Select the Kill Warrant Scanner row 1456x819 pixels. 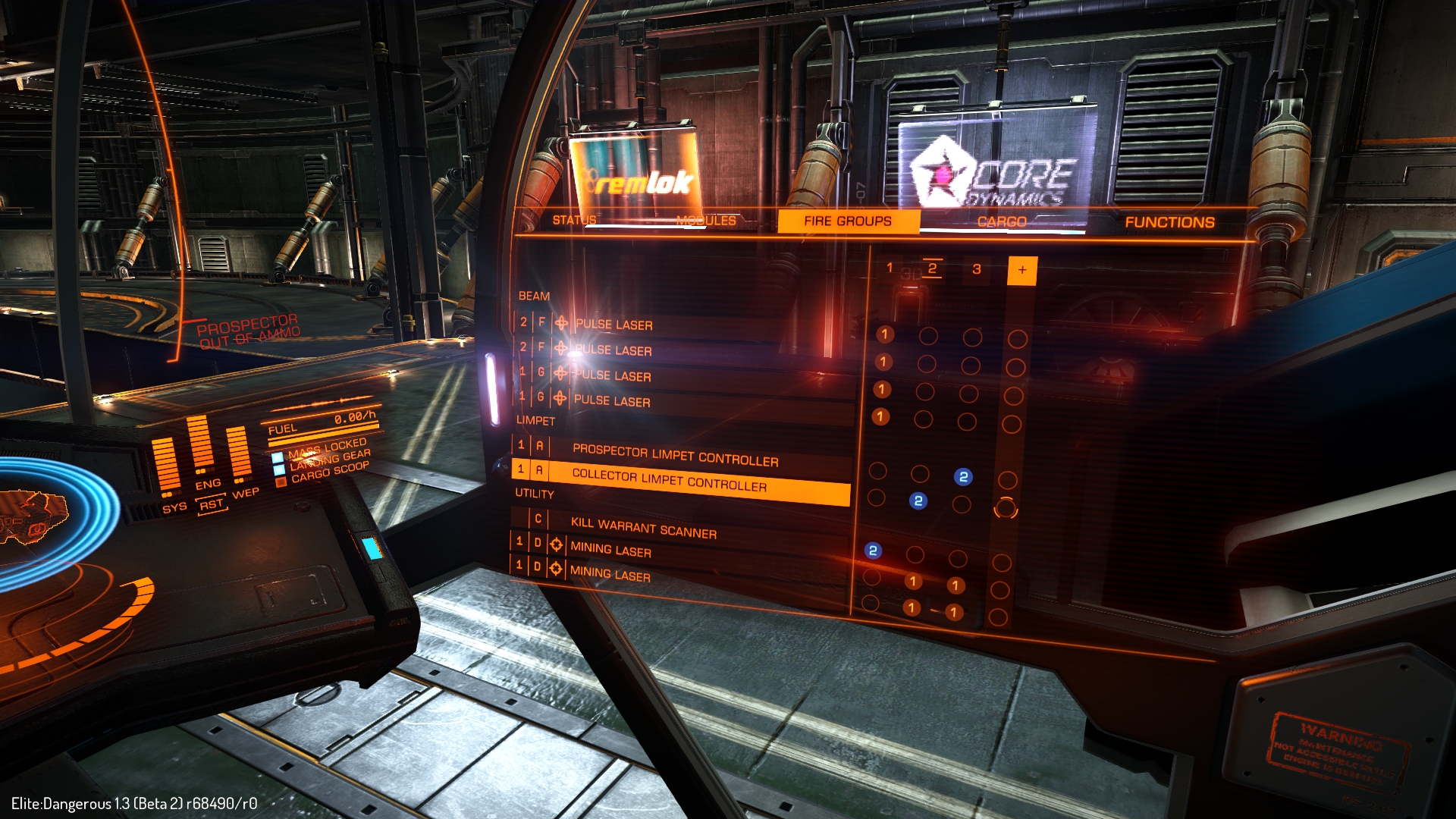coord(643,527)
